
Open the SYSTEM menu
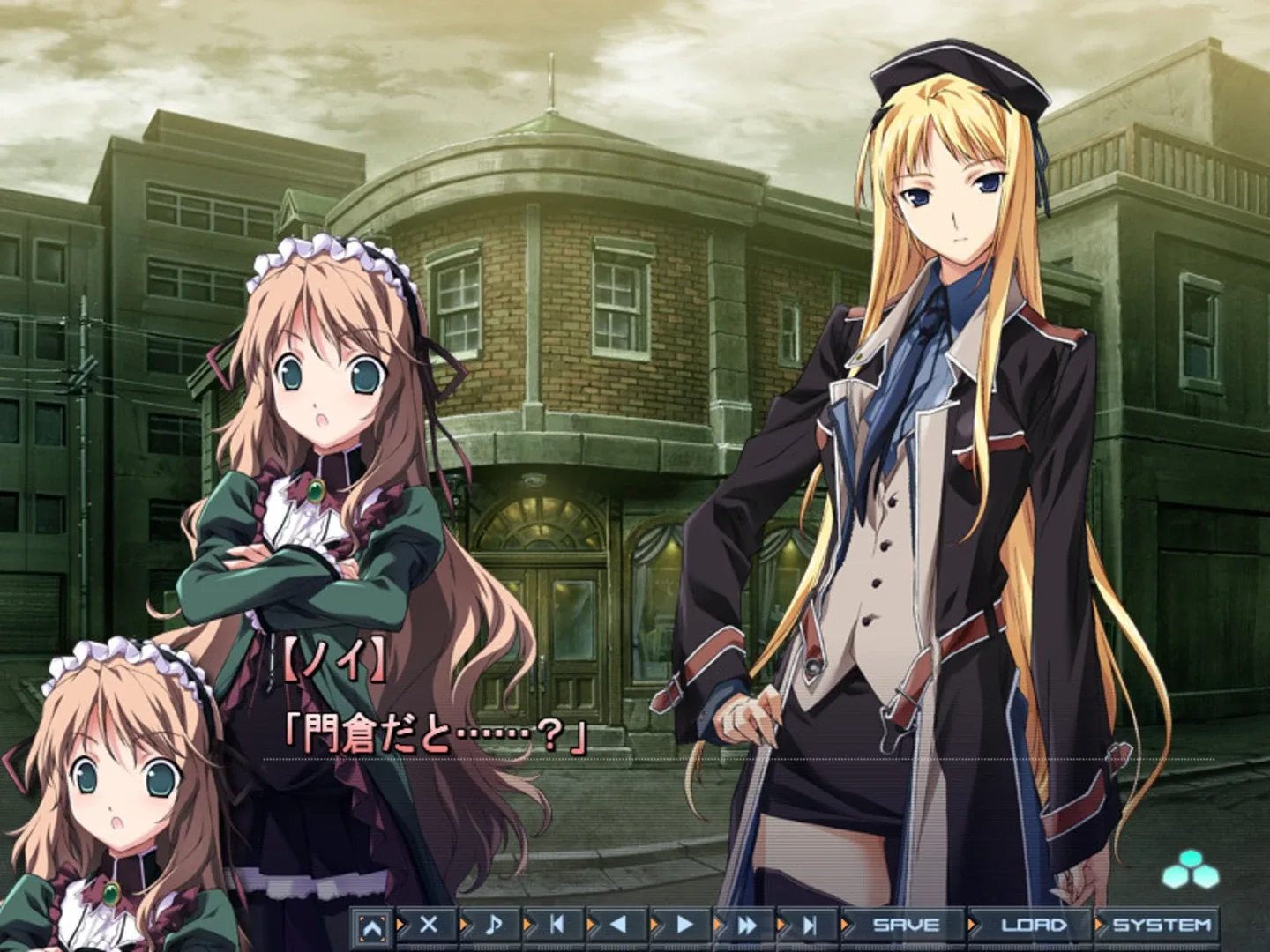1162,926
